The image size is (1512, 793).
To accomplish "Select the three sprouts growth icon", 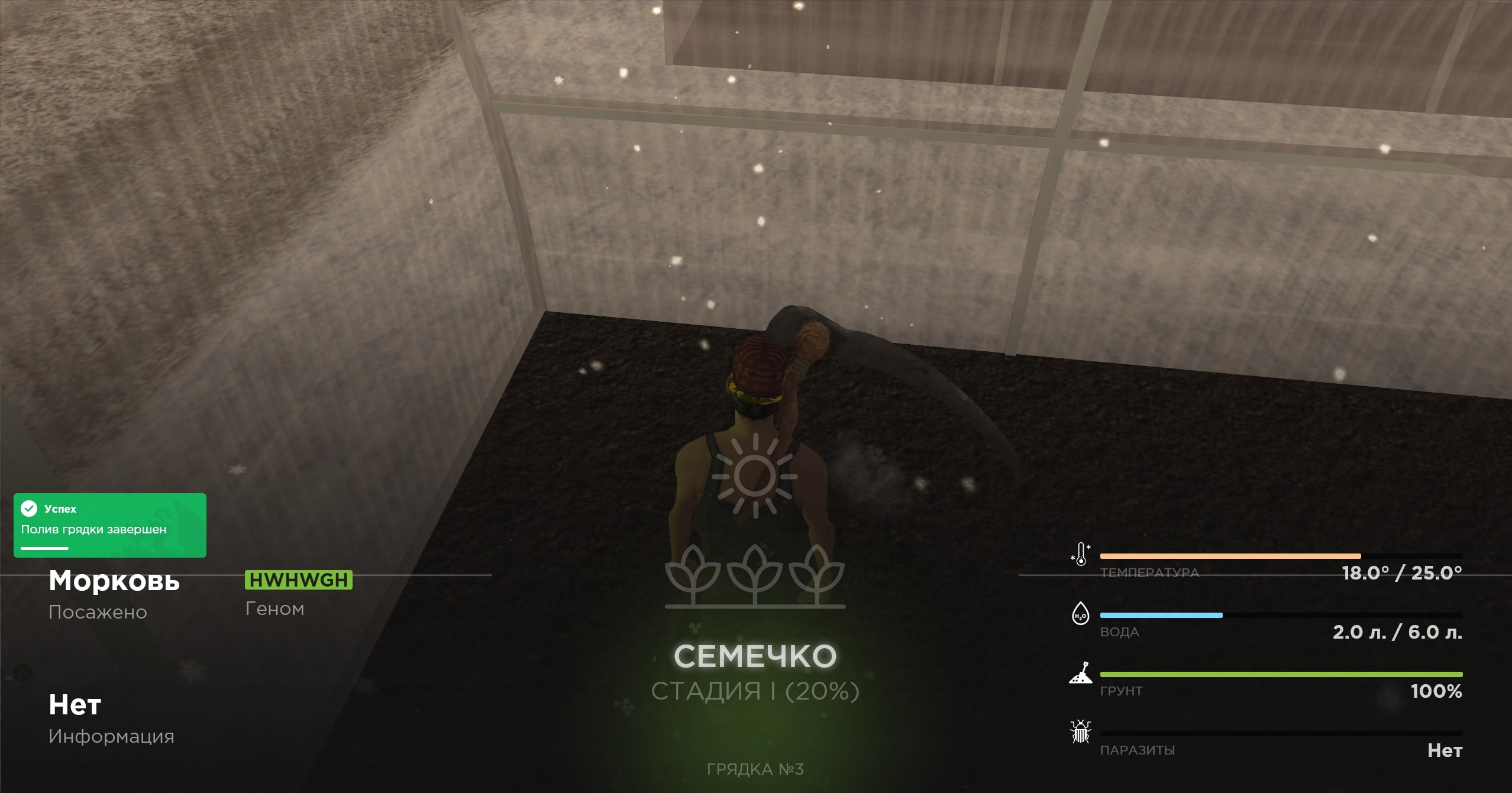I will point(755,575).
